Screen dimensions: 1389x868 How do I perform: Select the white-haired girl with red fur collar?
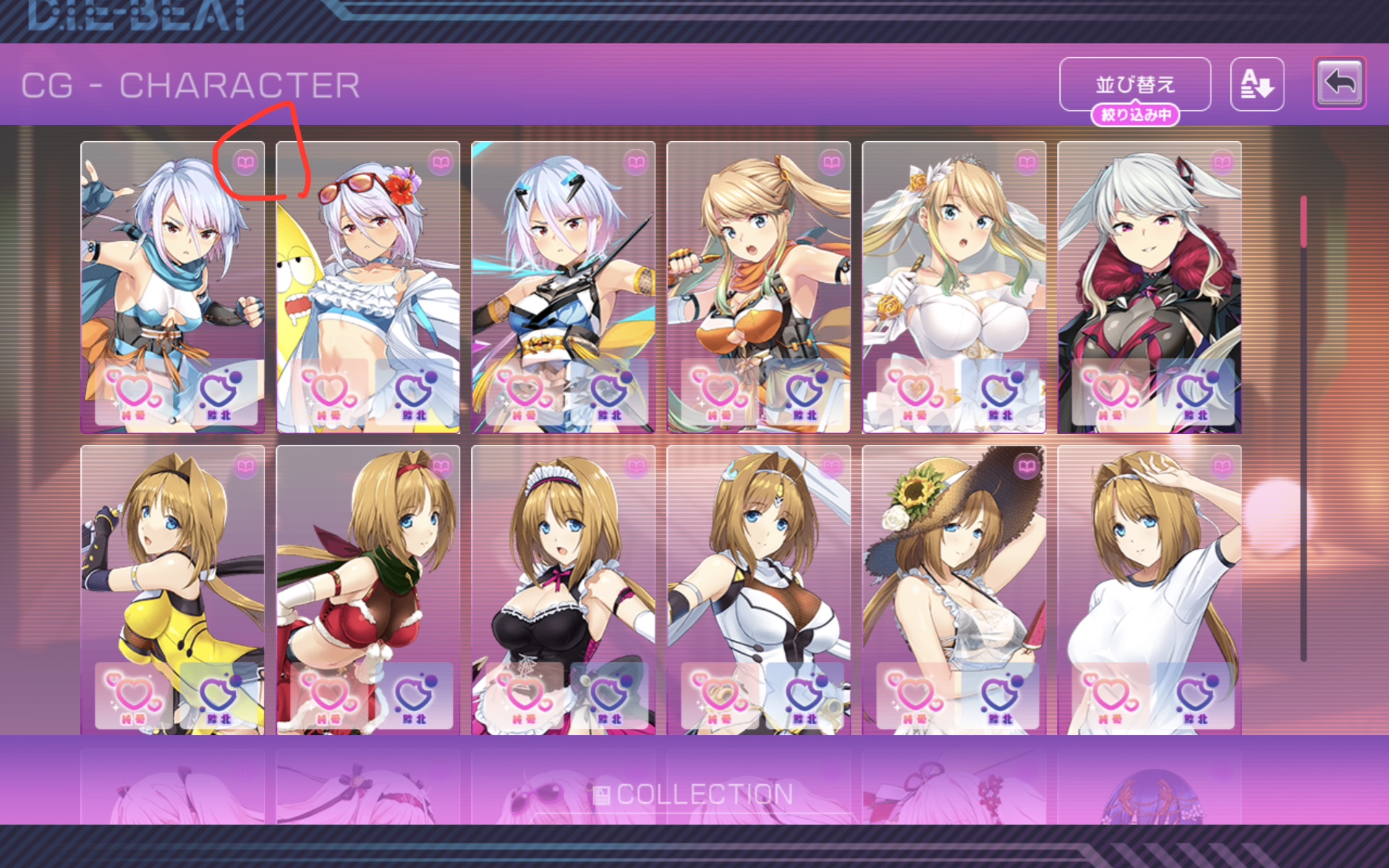1149,275
